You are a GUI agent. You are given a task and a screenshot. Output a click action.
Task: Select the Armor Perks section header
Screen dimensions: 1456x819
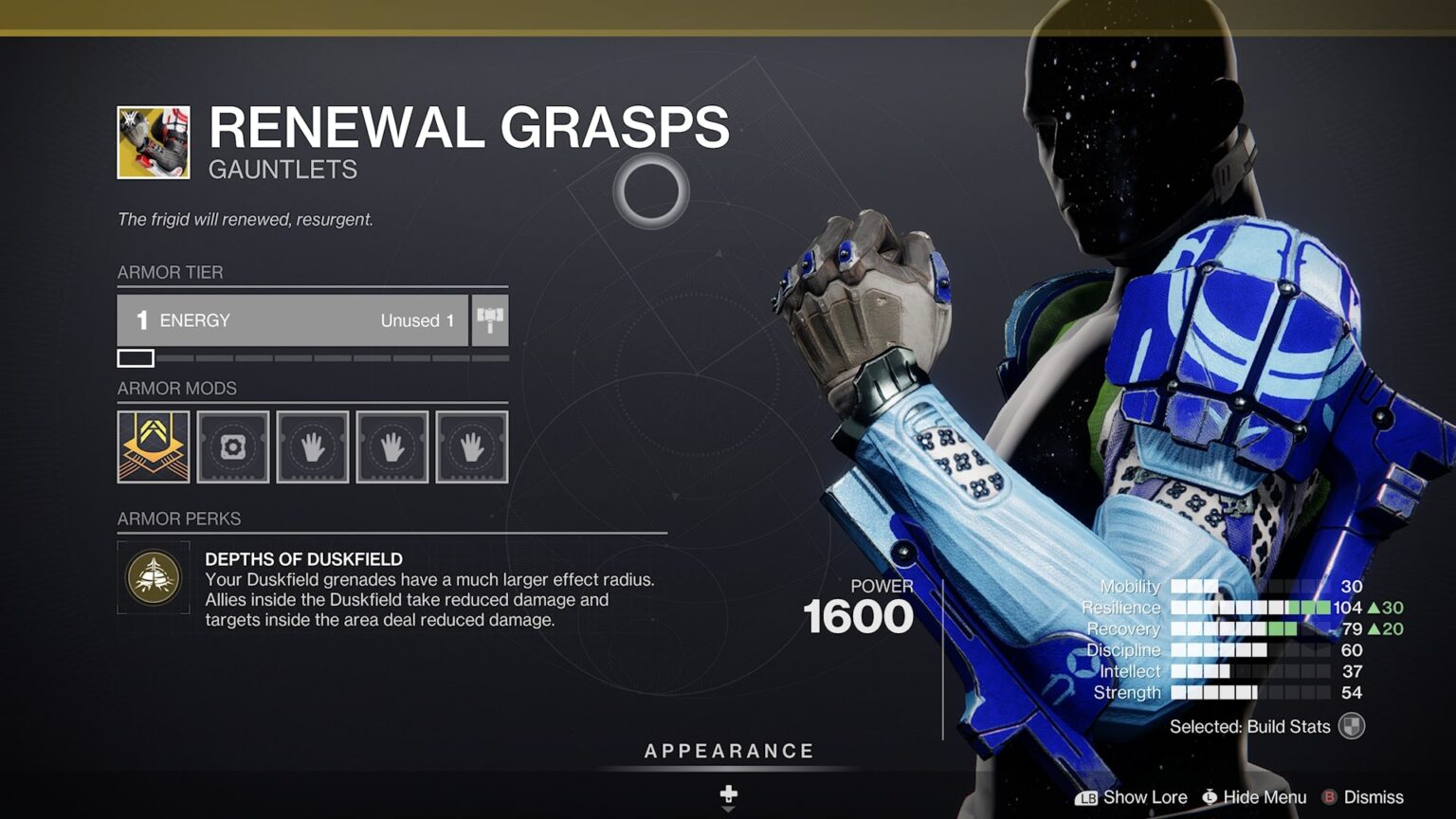(178, 519)
